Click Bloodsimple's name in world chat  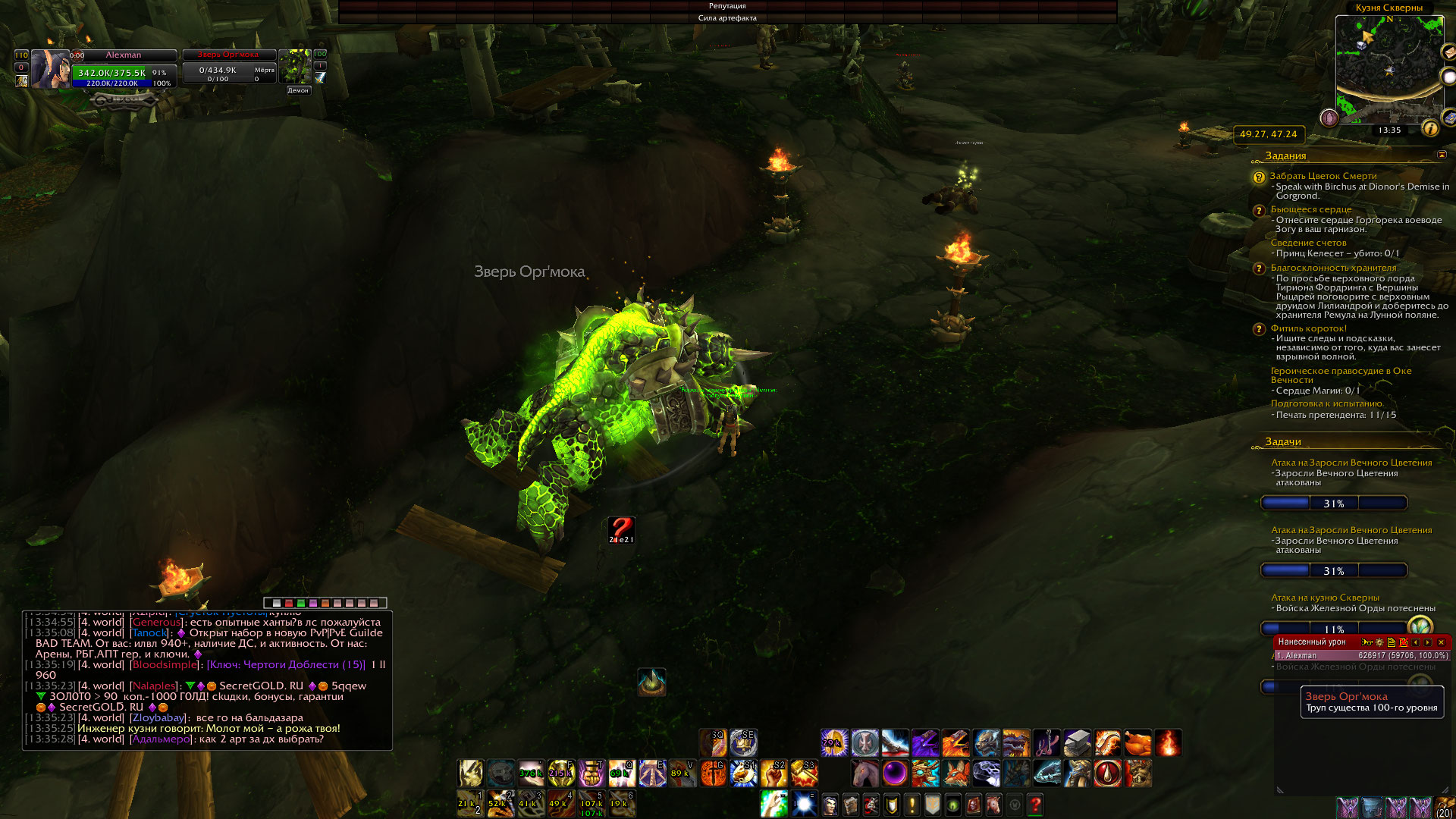coord(164,665)
